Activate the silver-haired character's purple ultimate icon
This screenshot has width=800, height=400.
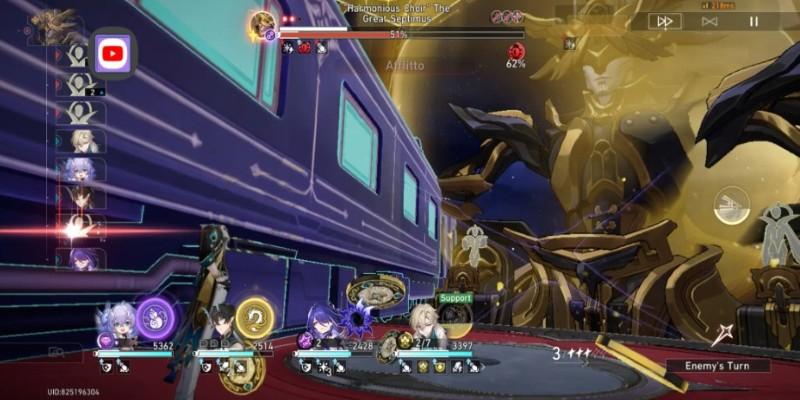pyautogui.click(x=155, y=318)
